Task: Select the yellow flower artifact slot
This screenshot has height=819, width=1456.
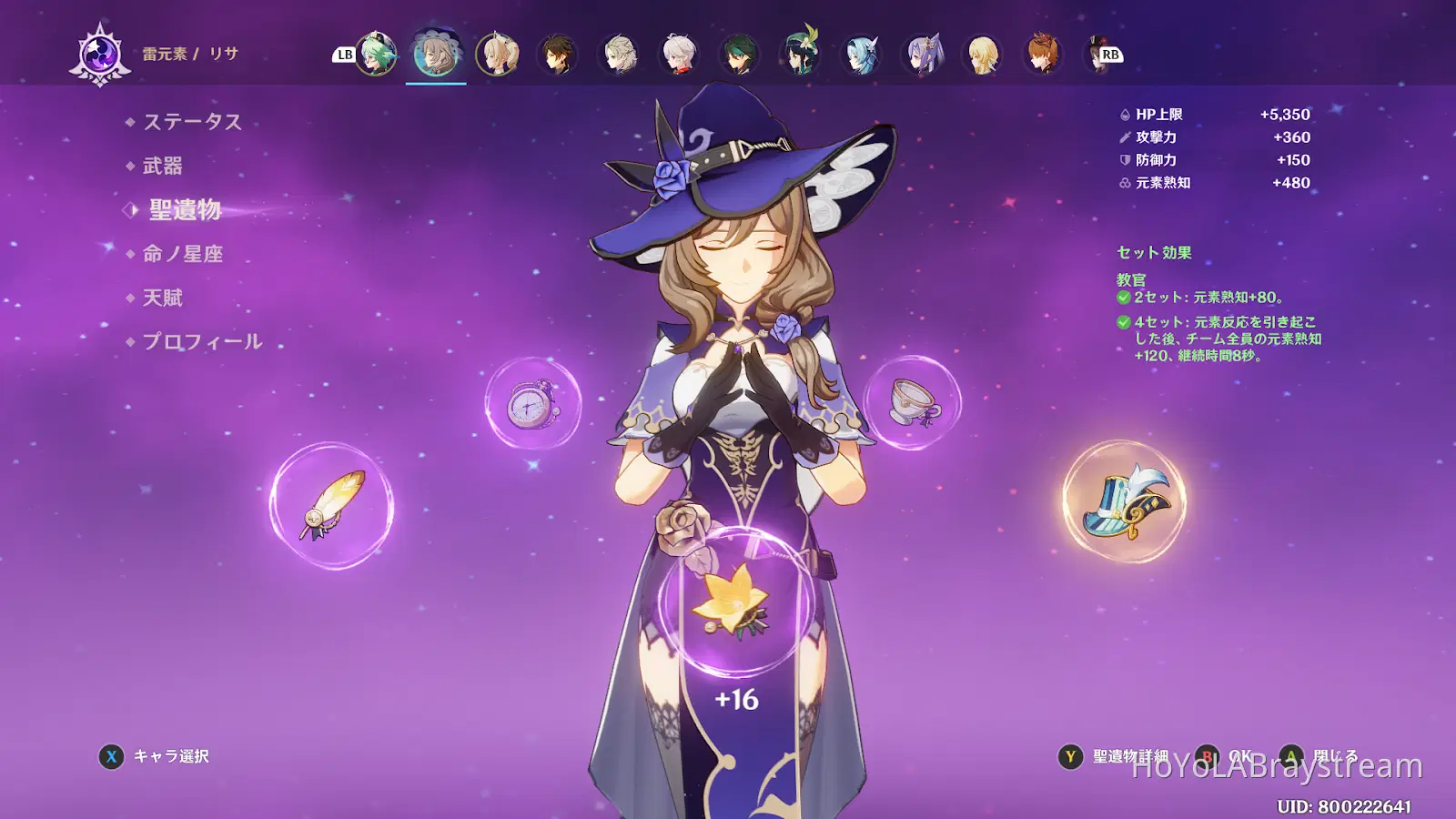Action: click(x=735, y=602)
